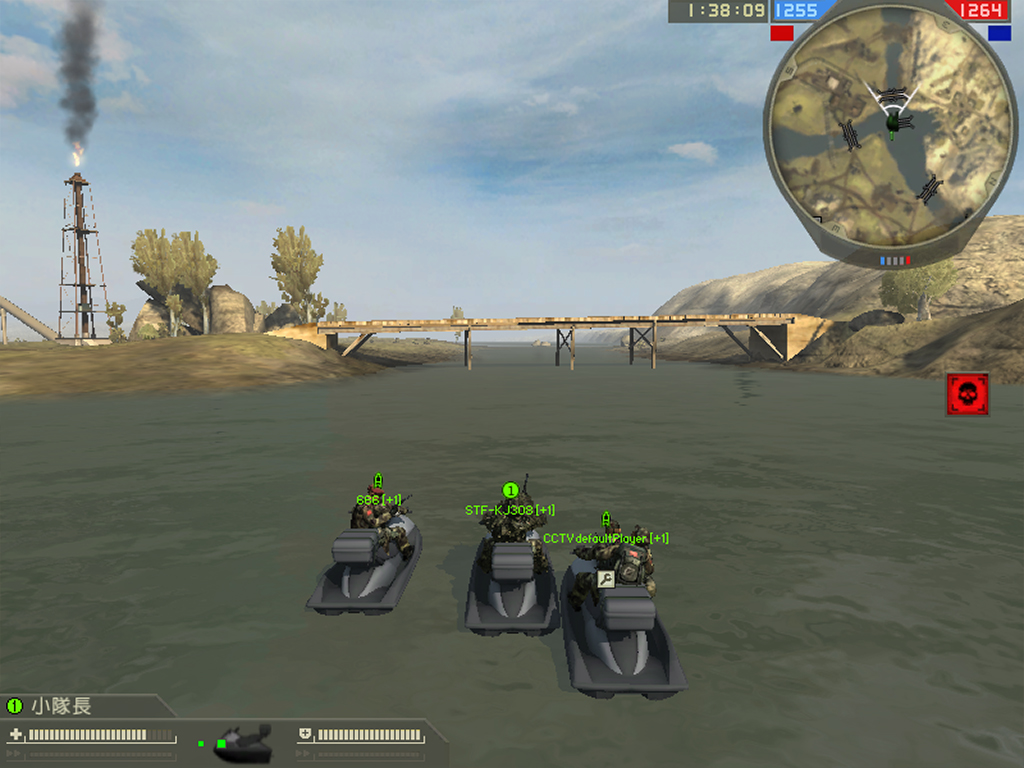Select the CCTVdefaultPlayer name tag

point(605,538)
